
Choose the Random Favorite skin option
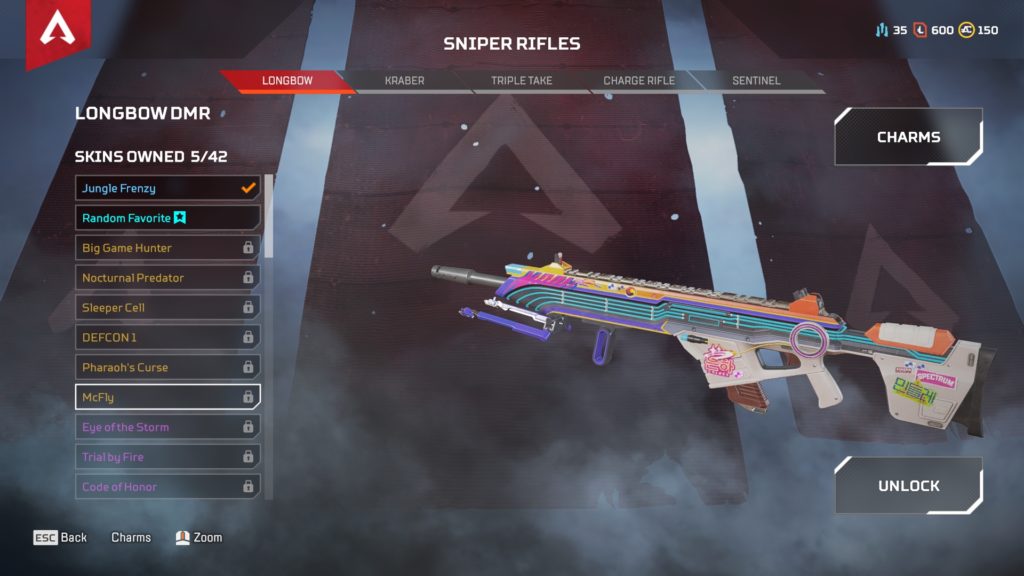tap(167, 218)
